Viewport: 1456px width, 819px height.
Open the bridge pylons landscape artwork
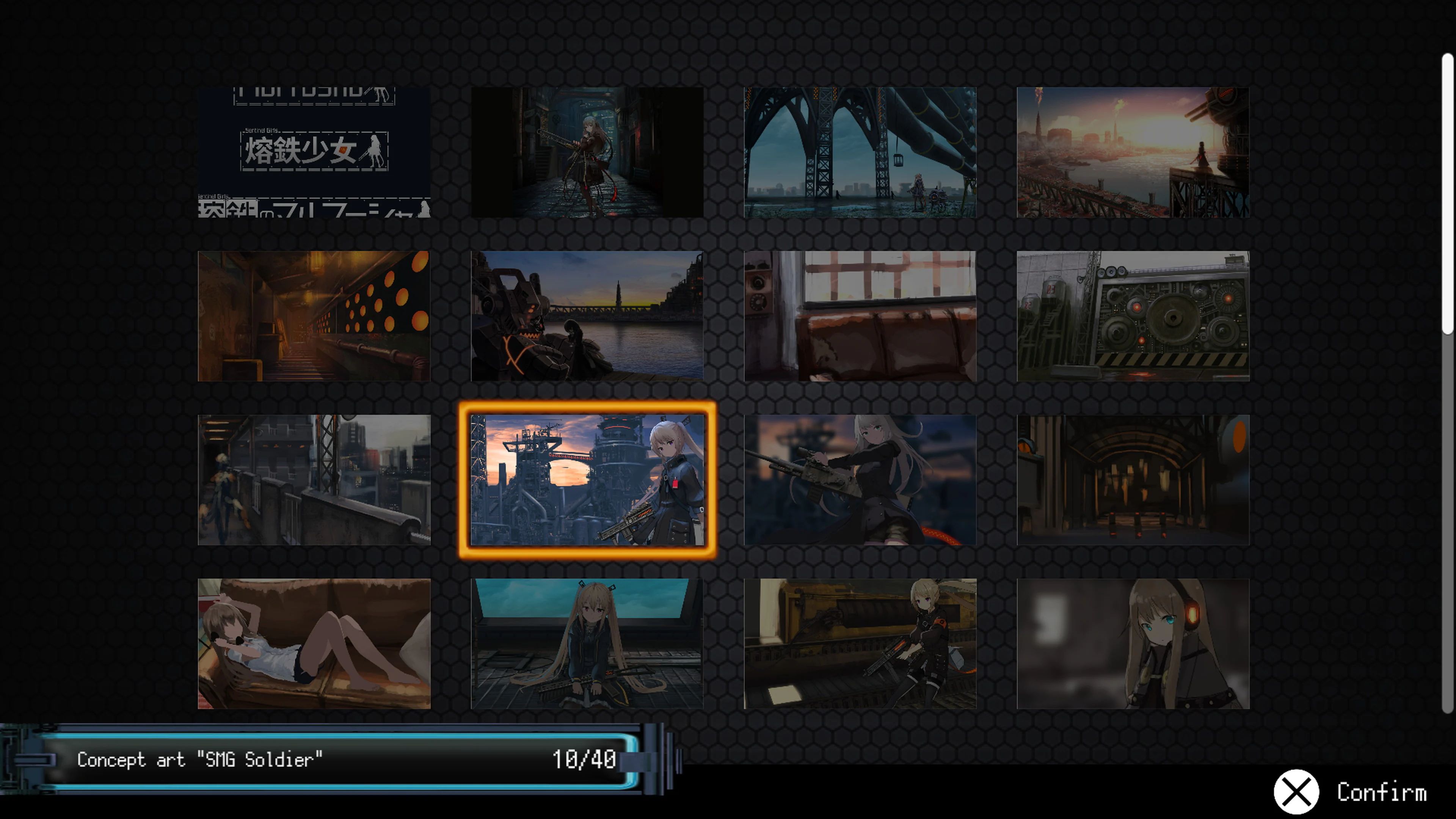(859, 150)
